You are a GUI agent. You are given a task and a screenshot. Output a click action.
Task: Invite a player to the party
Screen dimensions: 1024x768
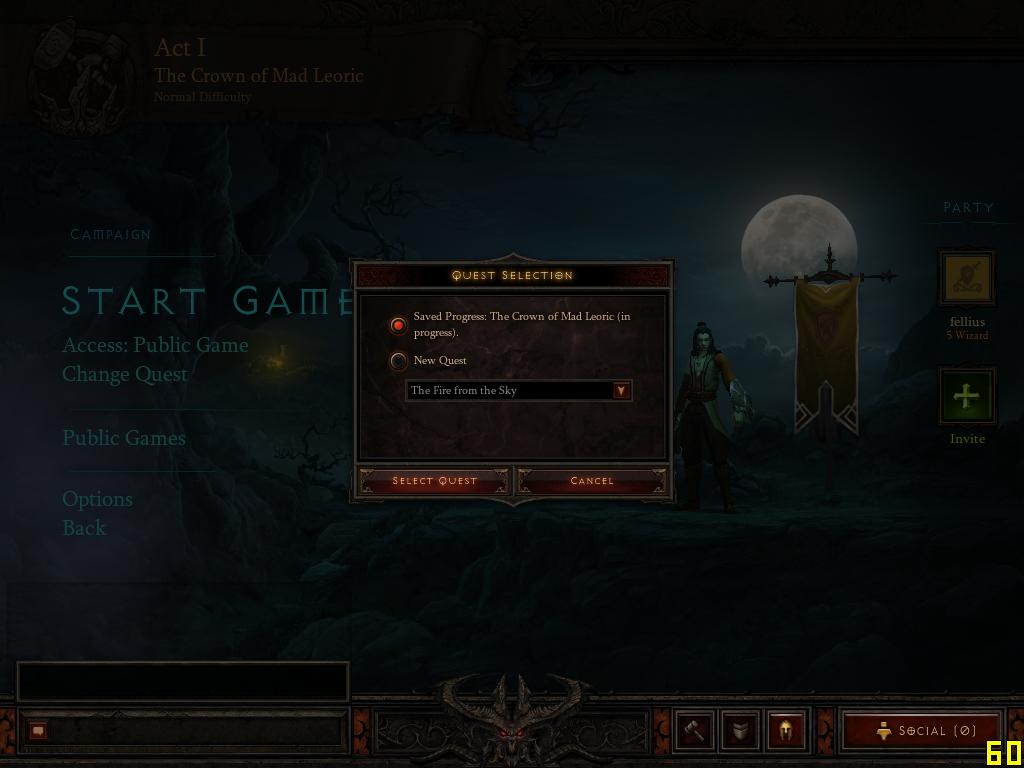tap(967, 396)
